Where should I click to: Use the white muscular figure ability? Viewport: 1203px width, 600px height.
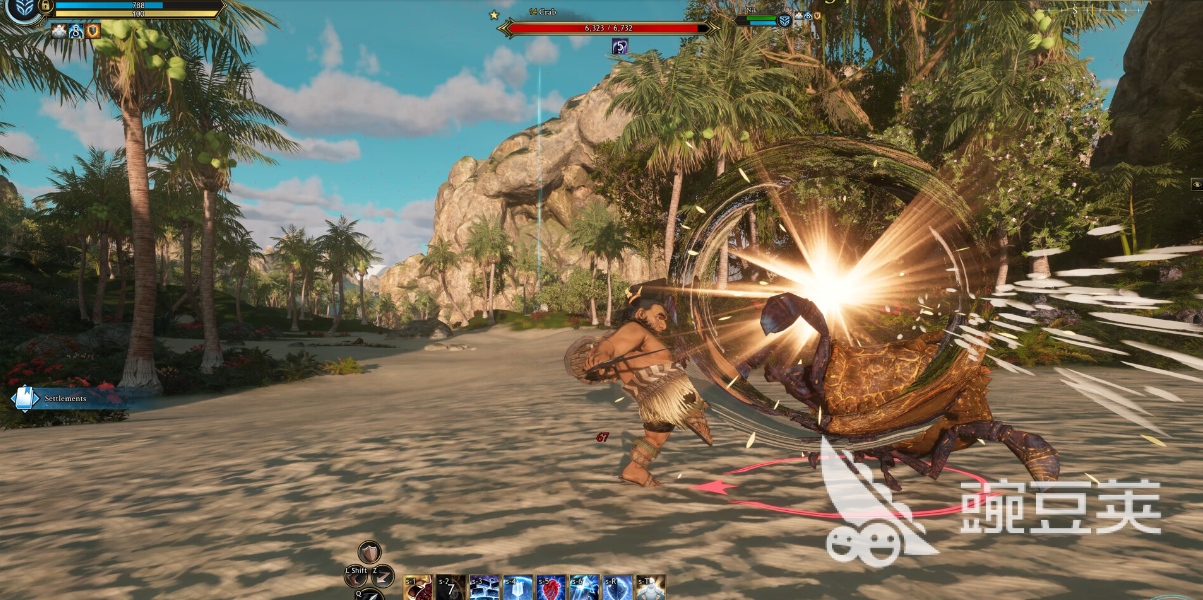[651, 588]
